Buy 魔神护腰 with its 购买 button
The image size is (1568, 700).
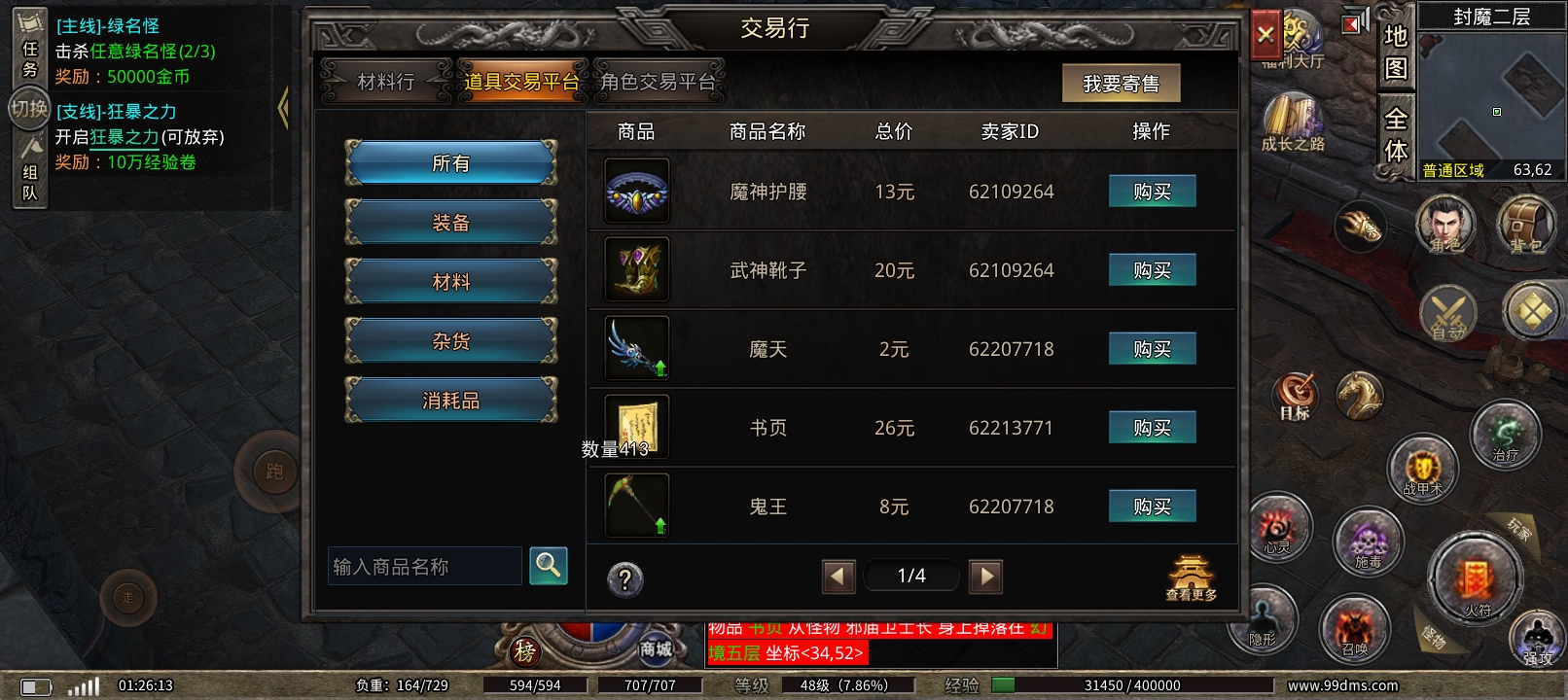click(x=1152, y=191)
